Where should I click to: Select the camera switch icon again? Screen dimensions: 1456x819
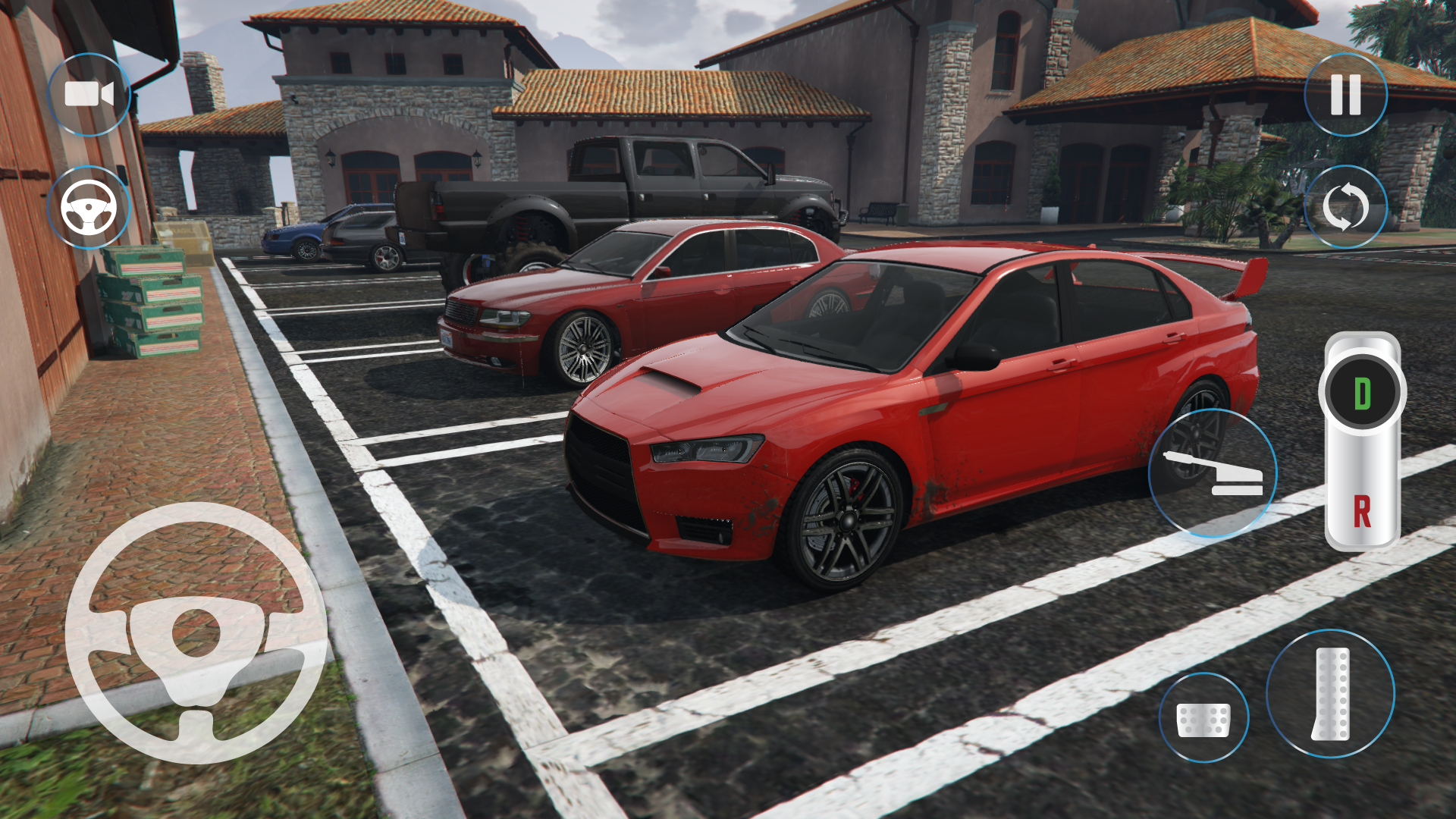pos(89,94)
